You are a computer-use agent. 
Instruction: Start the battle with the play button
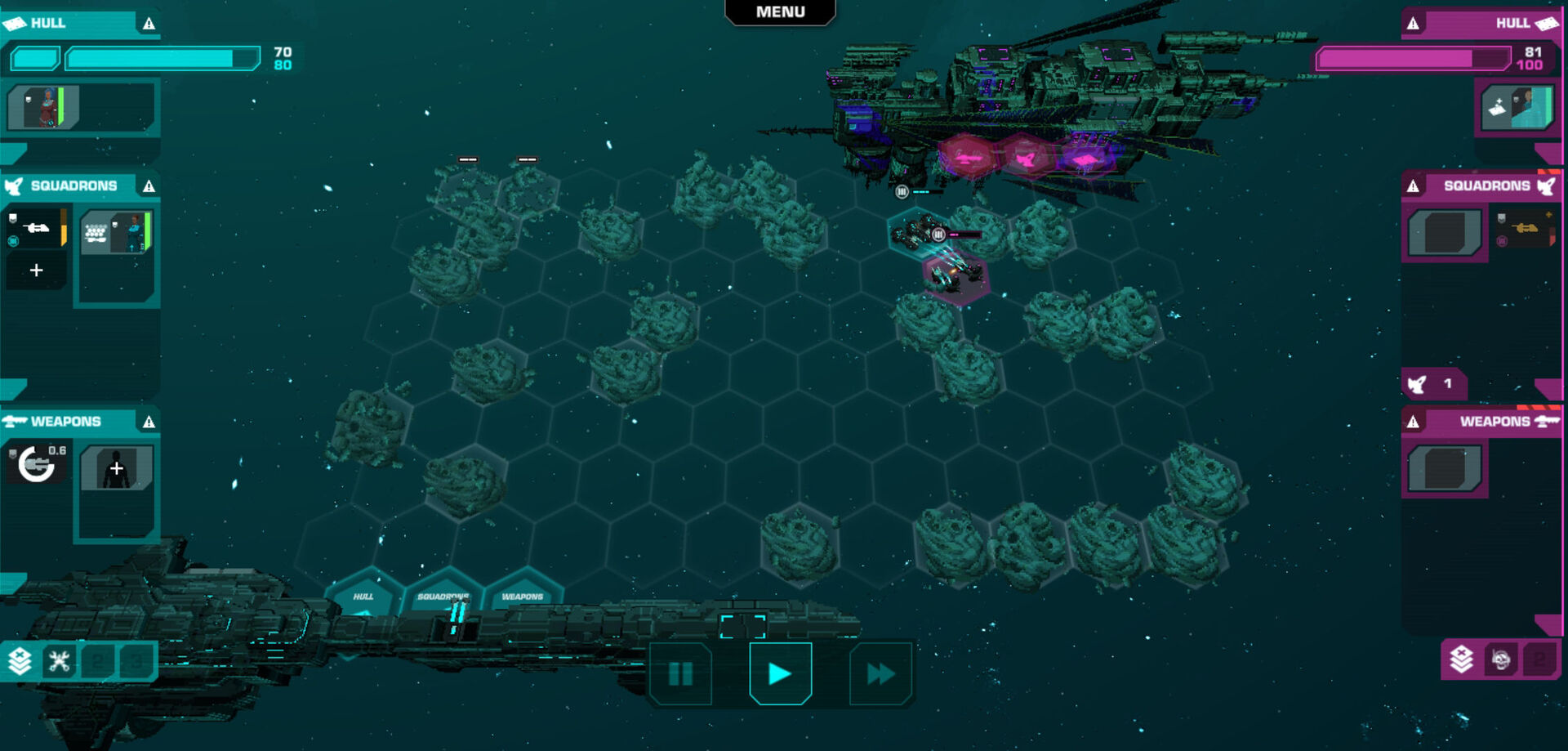[780, 673]
